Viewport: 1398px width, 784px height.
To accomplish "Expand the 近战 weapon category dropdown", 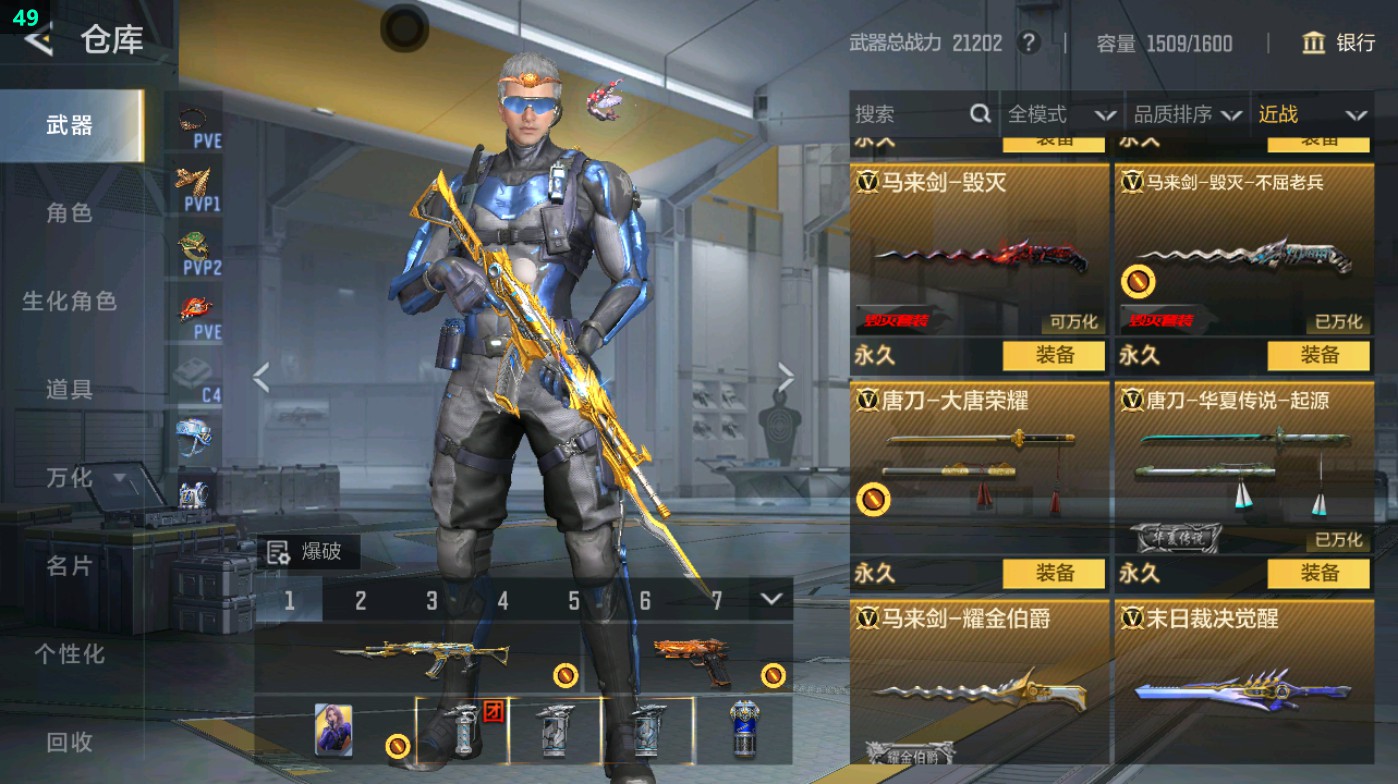I will point(1318,114).
